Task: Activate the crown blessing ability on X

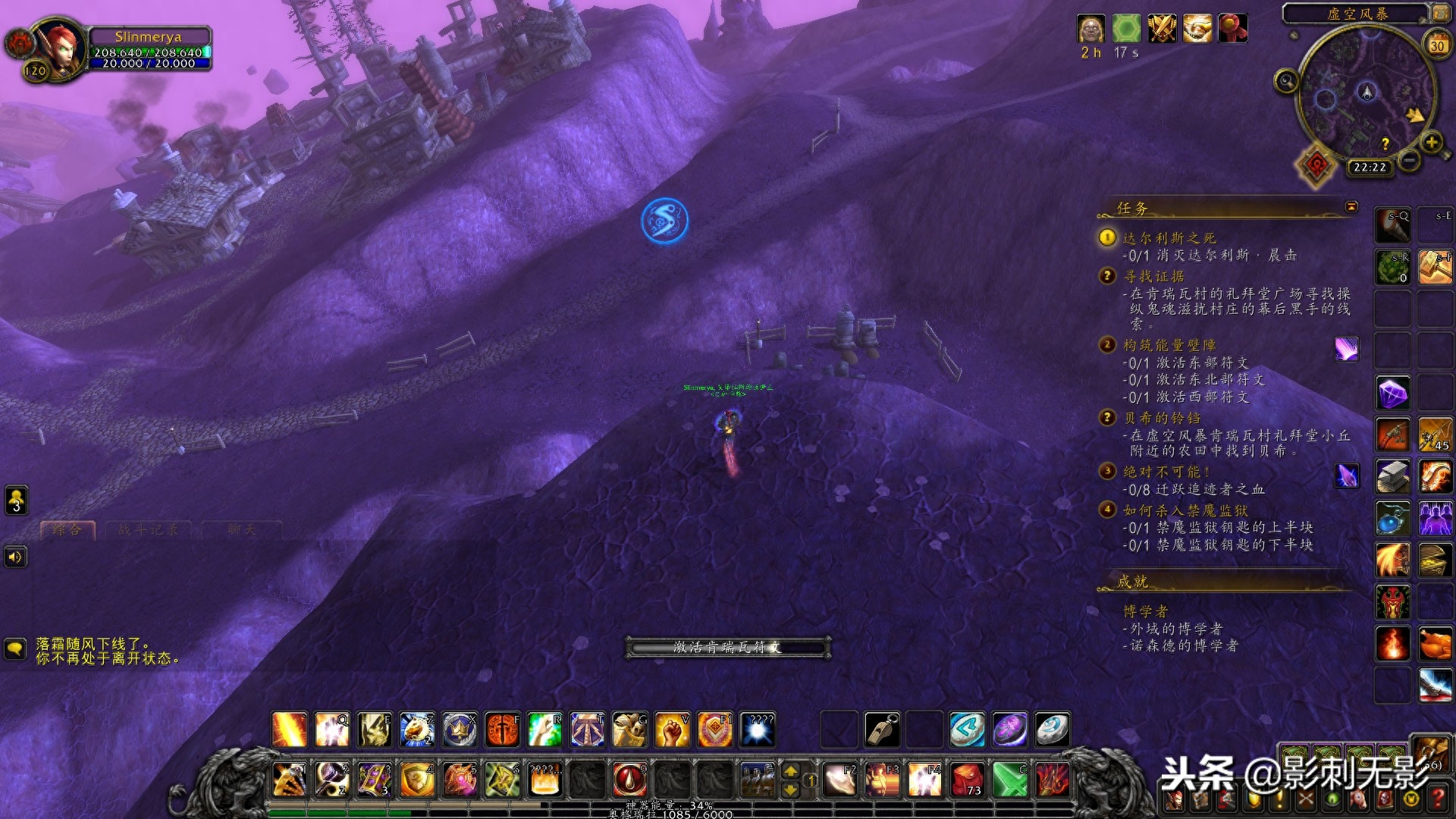Action: (x=460, y=730)
